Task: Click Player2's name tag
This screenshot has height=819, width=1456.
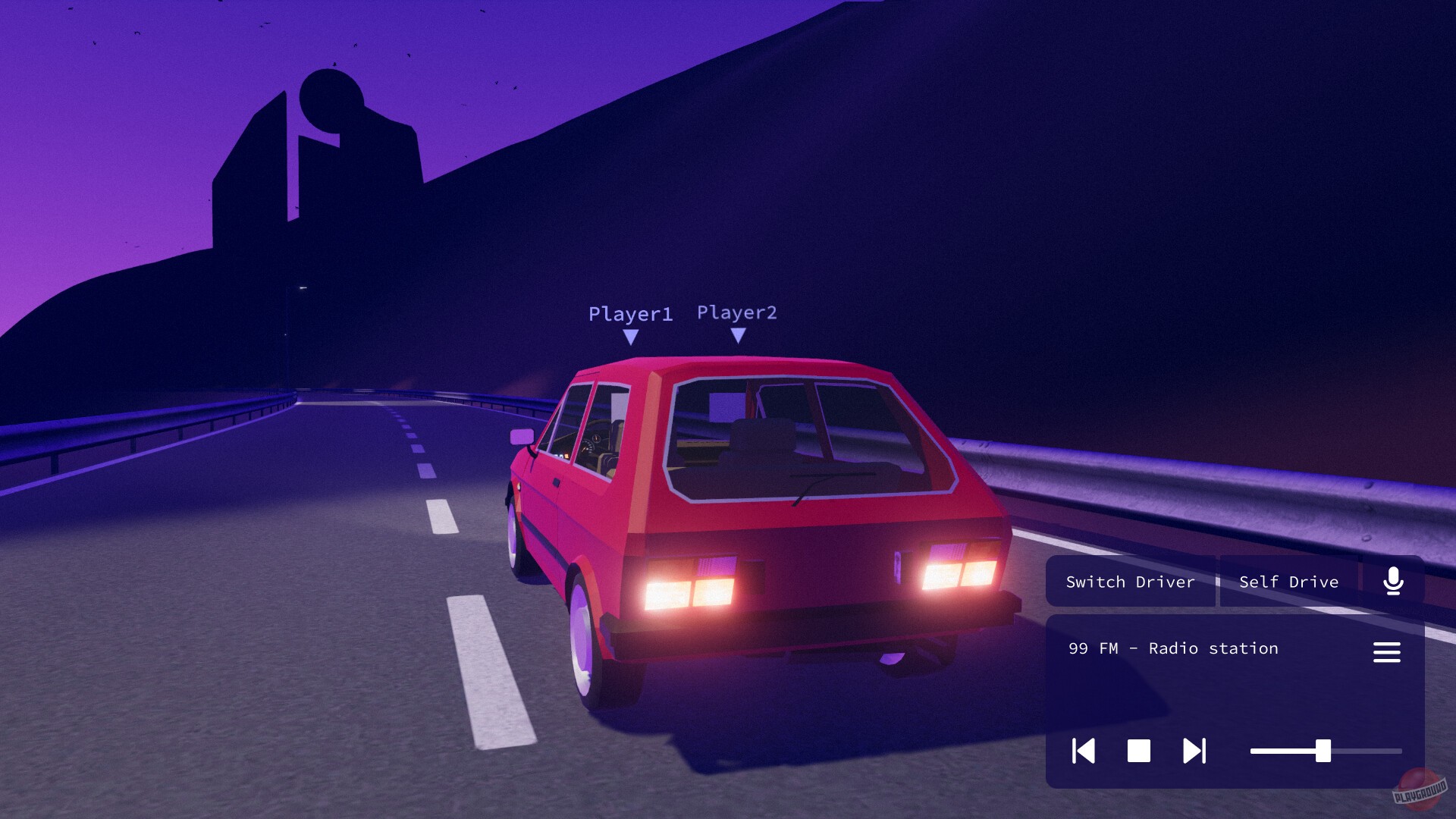Action: 738,312
